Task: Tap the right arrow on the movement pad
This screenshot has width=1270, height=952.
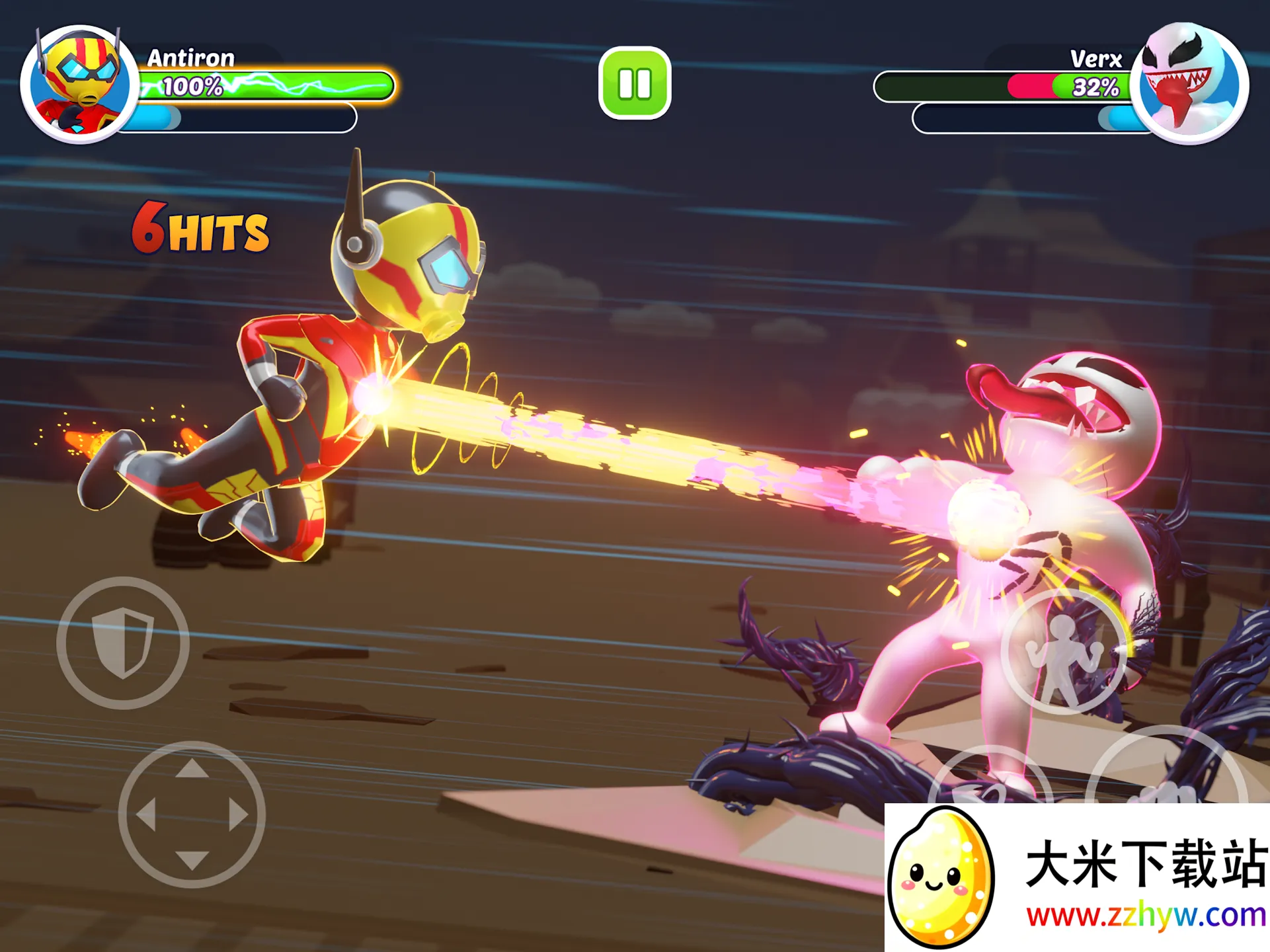Action: pos(238,814)
